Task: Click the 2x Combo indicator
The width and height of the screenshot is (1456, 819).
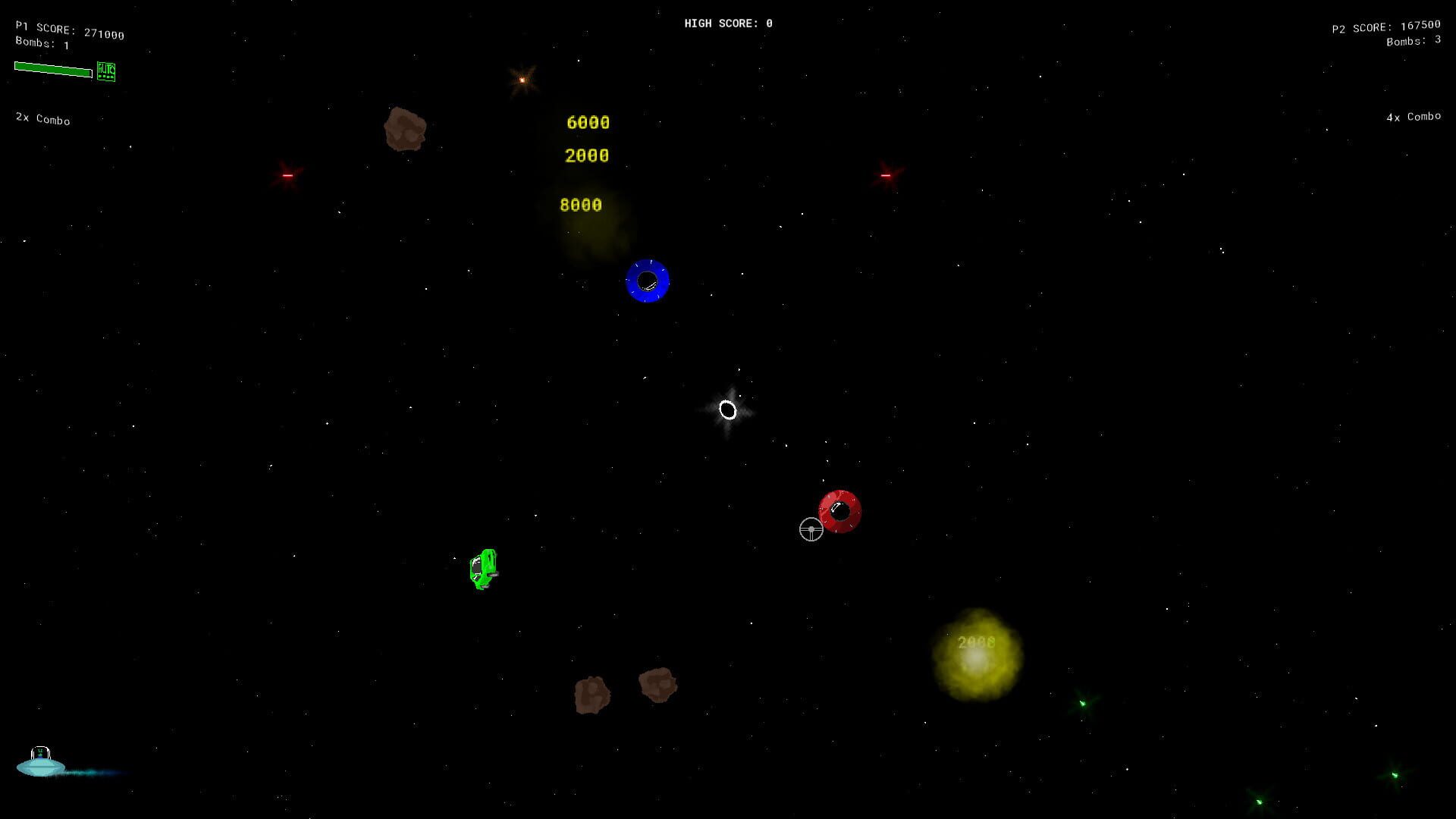Action: point(42,120)
